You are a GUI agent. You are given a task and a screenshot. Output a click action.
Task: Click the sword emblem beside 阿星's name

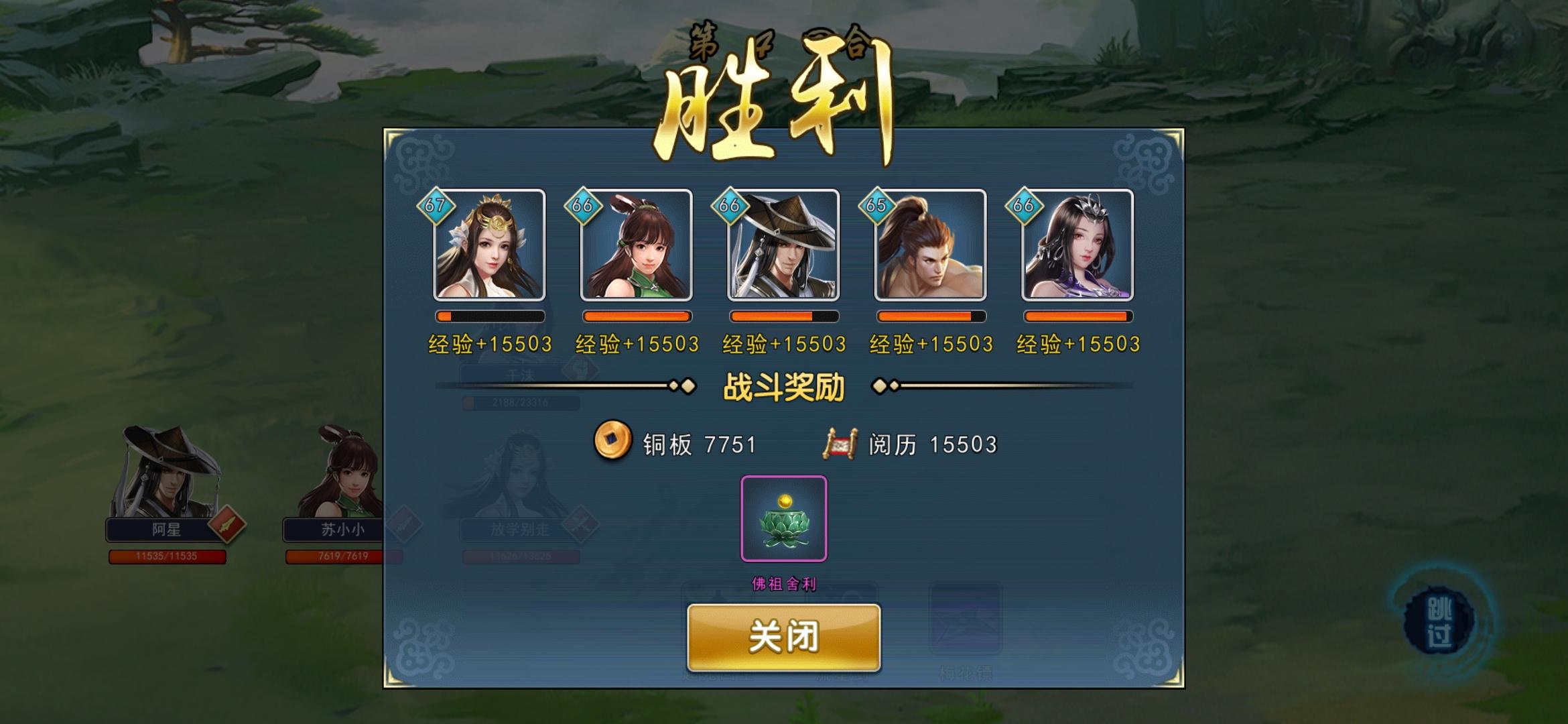click(x=228, y=526)
